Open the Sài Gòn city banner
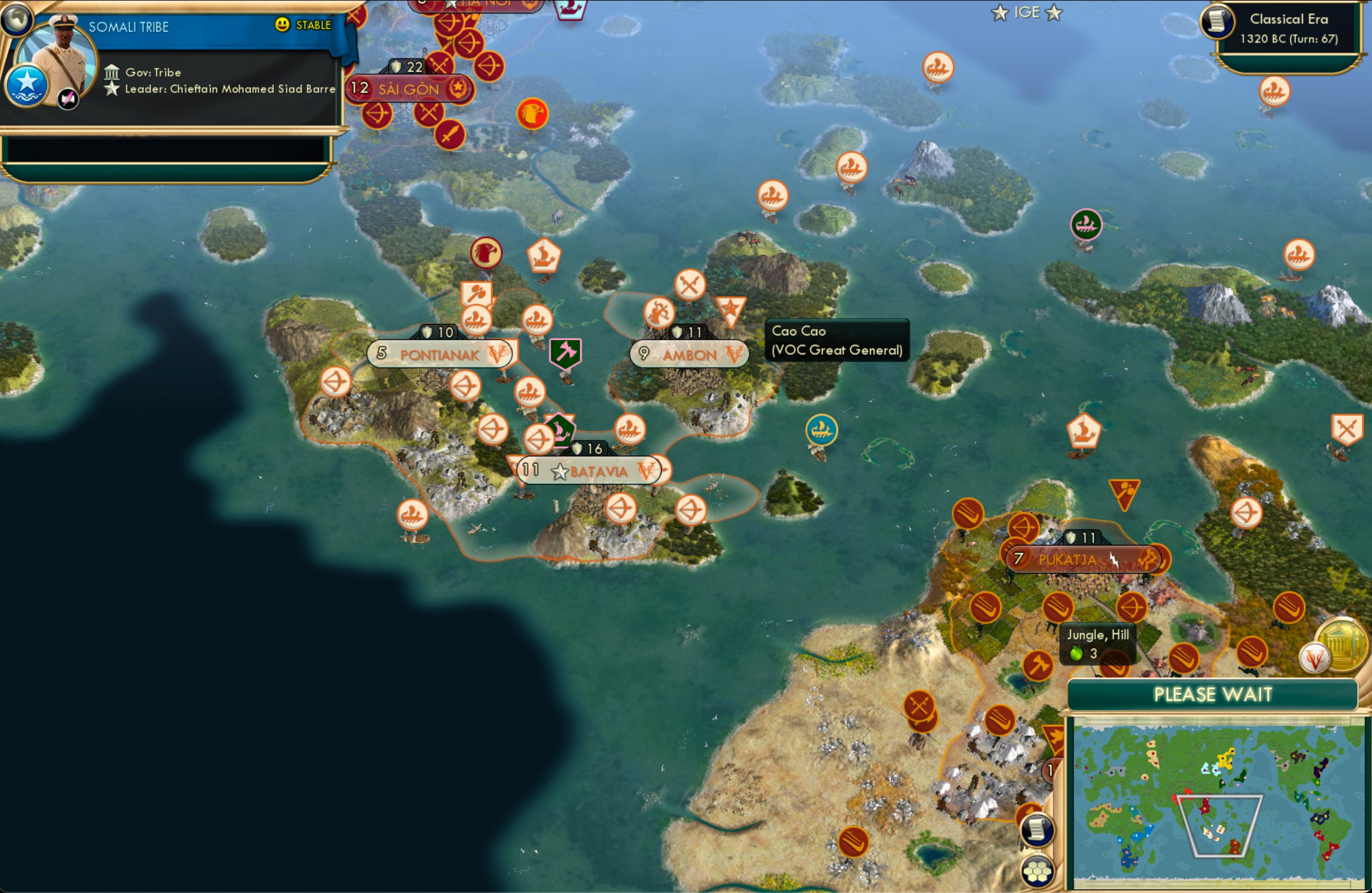Screen dimensions: 1372x893 (409, 88)
